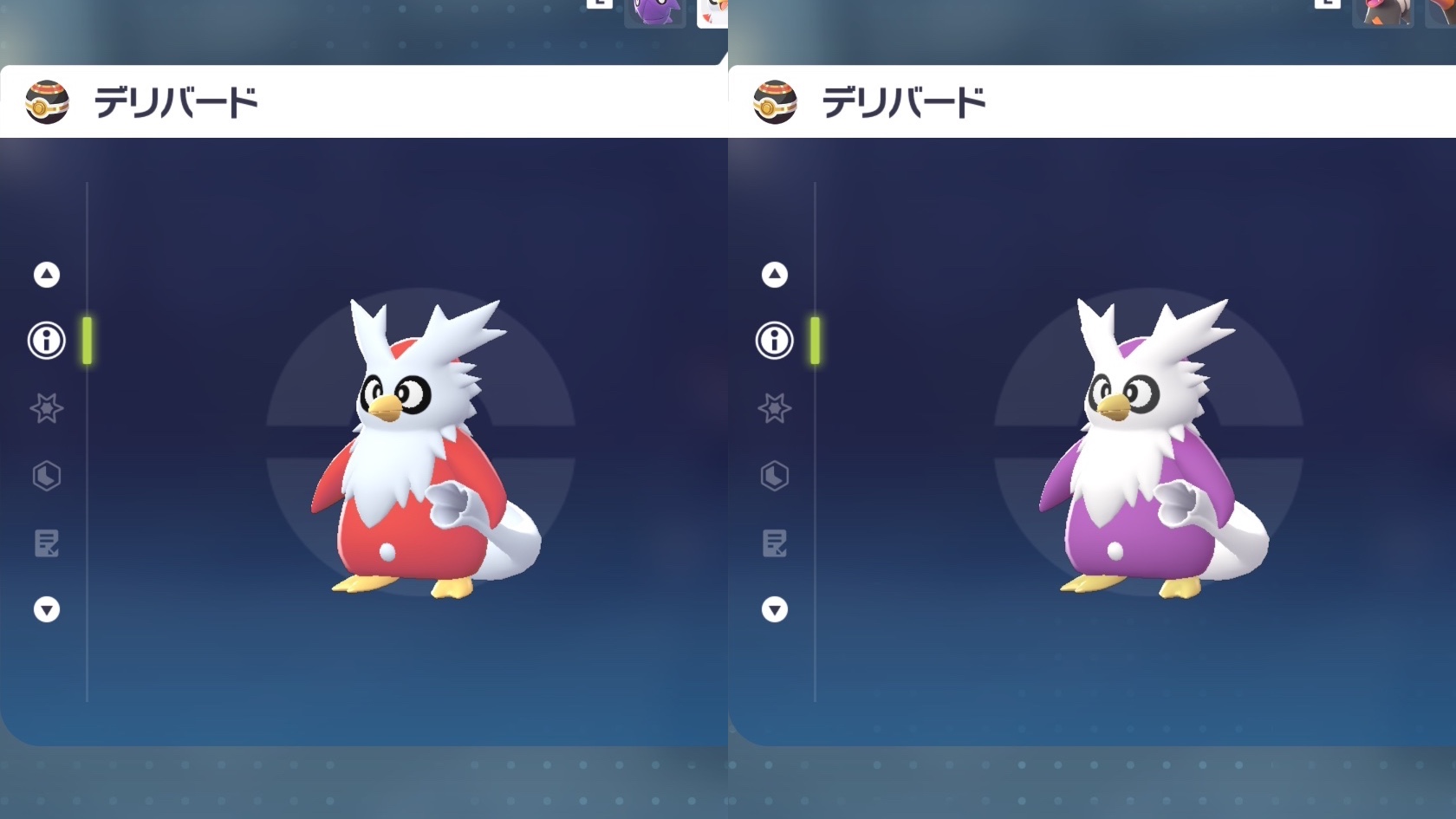Open the star-shaped ribbons tab in the red Delibird panel
The width and height of the screenshot is (1456, 819).
point(47,408)
